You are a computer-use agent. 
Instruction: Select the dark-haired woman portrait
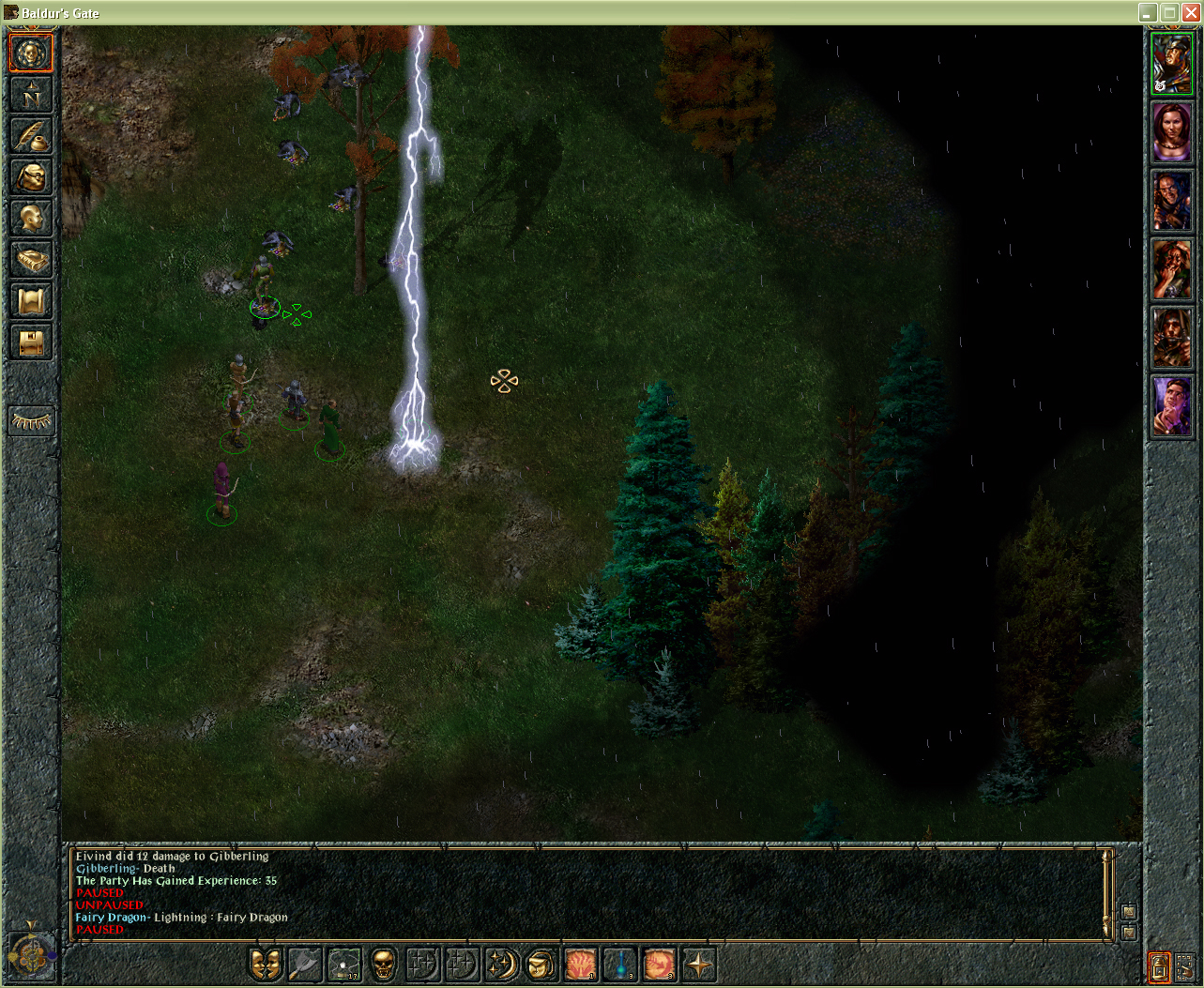pos(1171,132)
